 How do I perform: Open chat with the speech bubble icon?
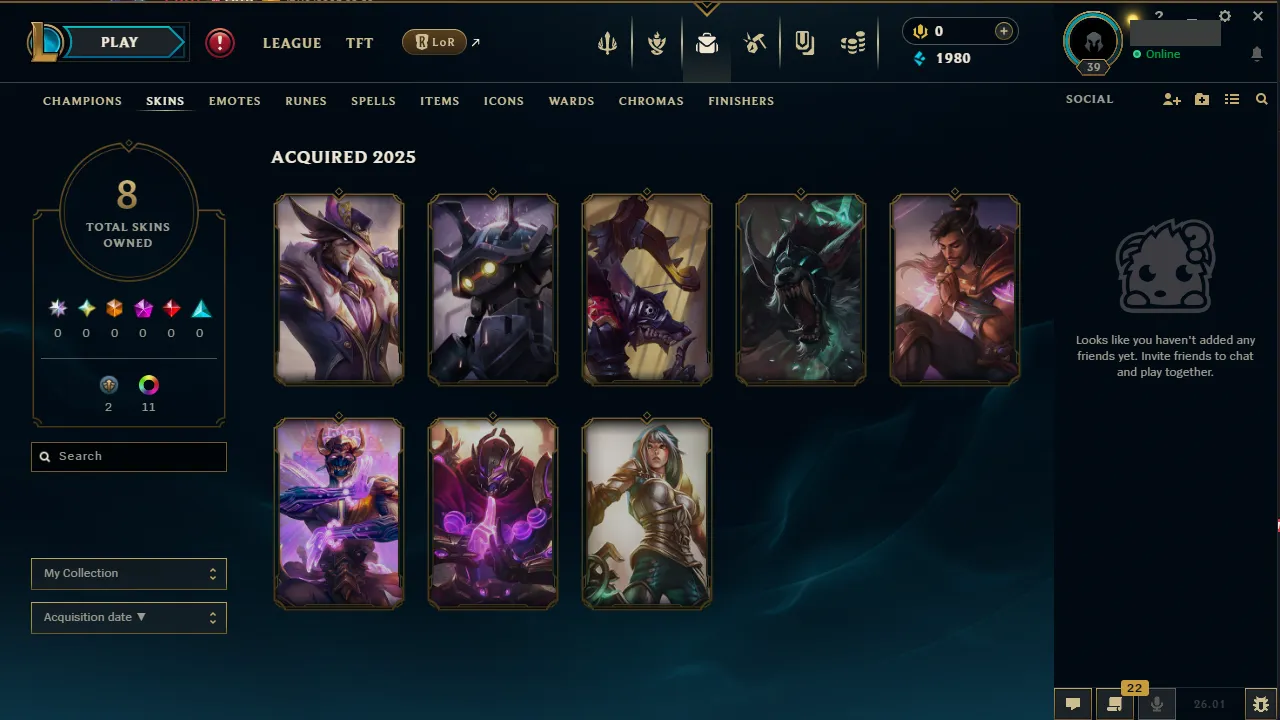[1072, 703]
